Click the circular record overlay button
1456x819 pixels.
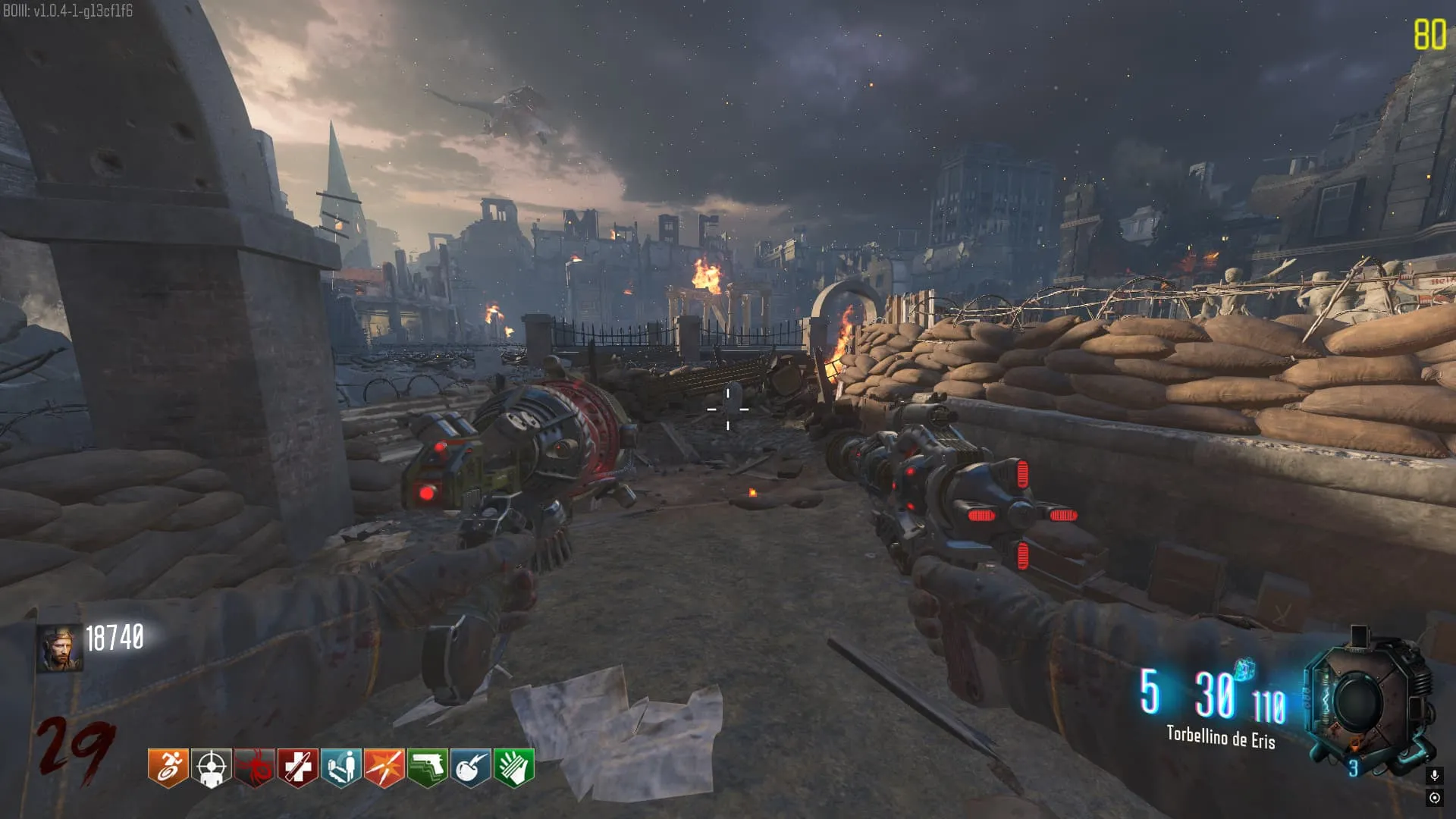(1434, 798)
